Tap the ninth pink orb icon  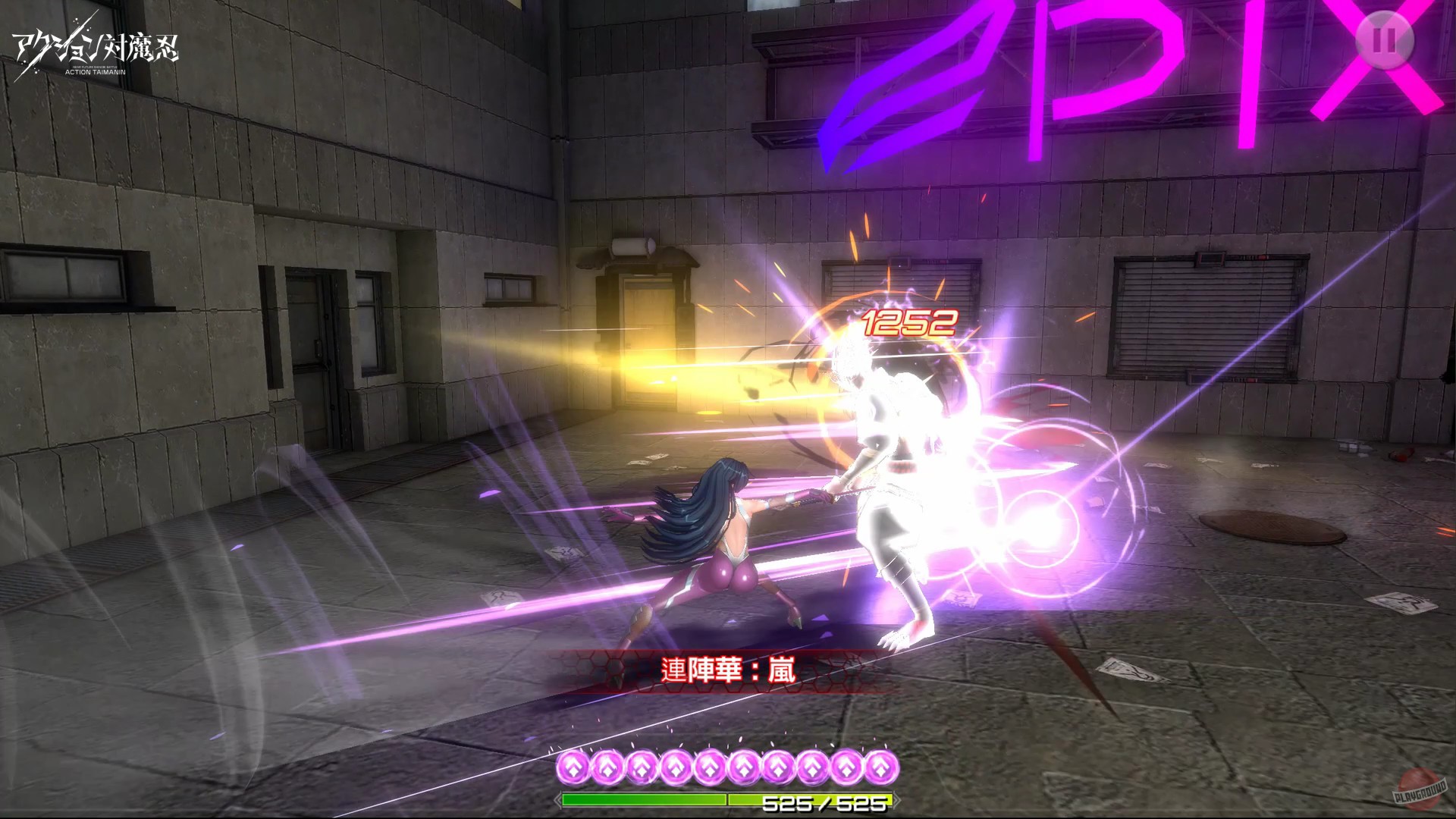tap(845, 767)
